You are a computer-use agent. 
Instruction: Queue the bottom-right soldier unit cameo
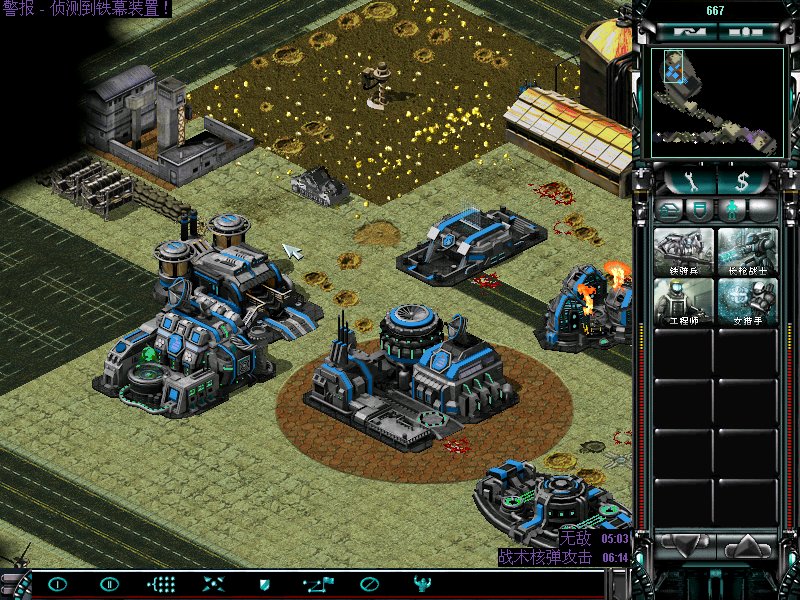pos(747,301)
